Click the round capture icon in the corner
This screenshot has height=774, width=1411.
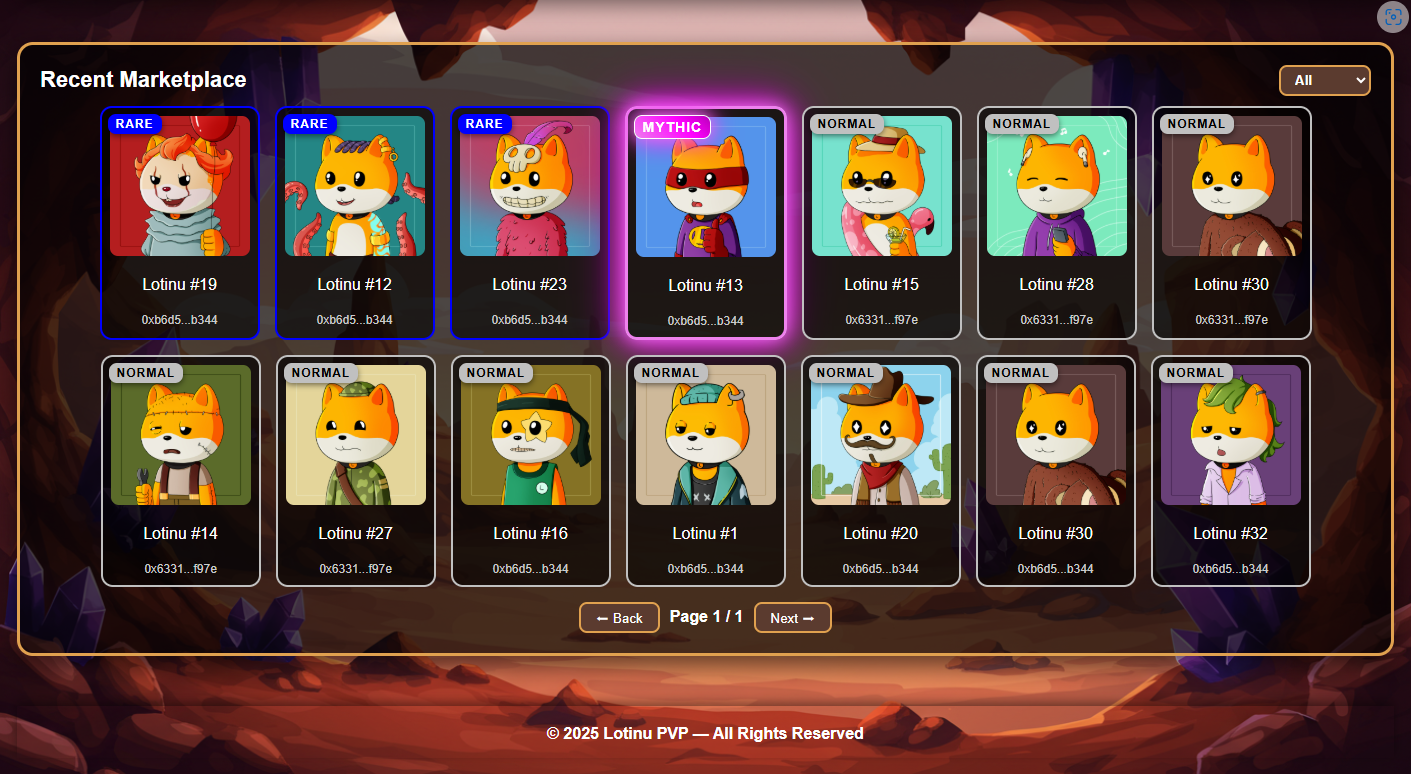coord(1392,17)
